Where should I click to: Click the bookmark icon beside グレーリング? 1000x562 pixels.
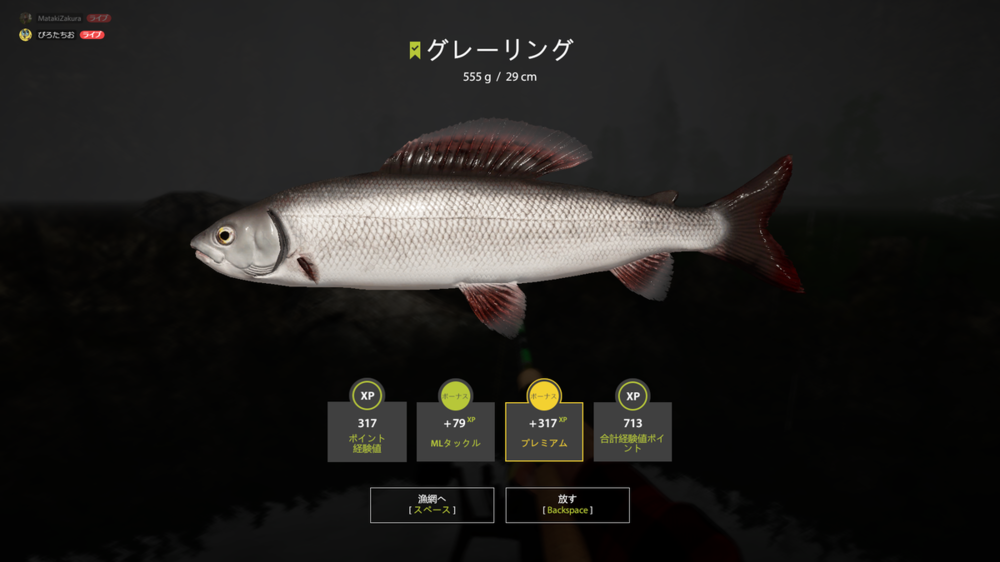click(x=415, y=51)
